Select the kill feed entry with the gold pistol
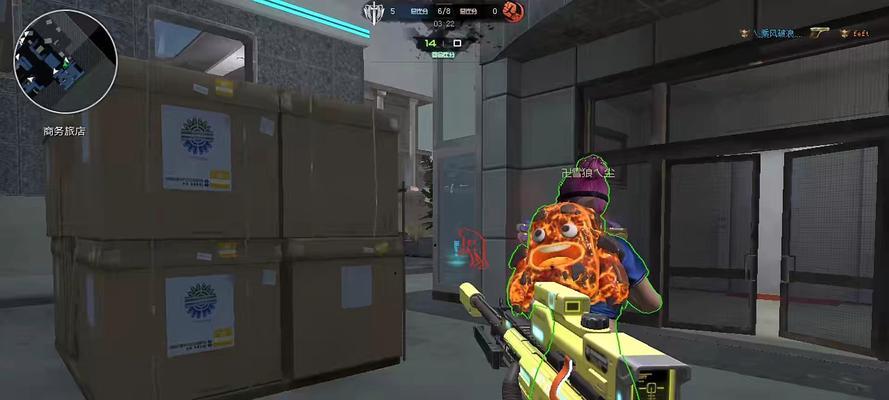The image size is (889, 400). [x=810, y=33]
